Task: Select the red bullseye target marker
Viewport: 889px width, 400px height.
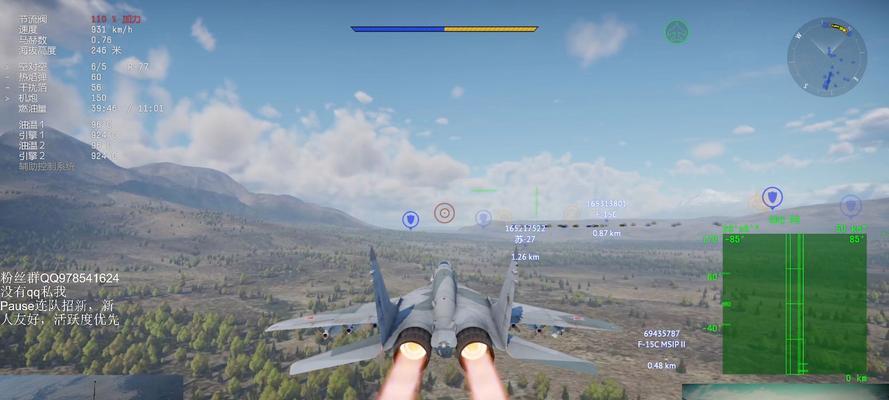Action: coord(444,213)
